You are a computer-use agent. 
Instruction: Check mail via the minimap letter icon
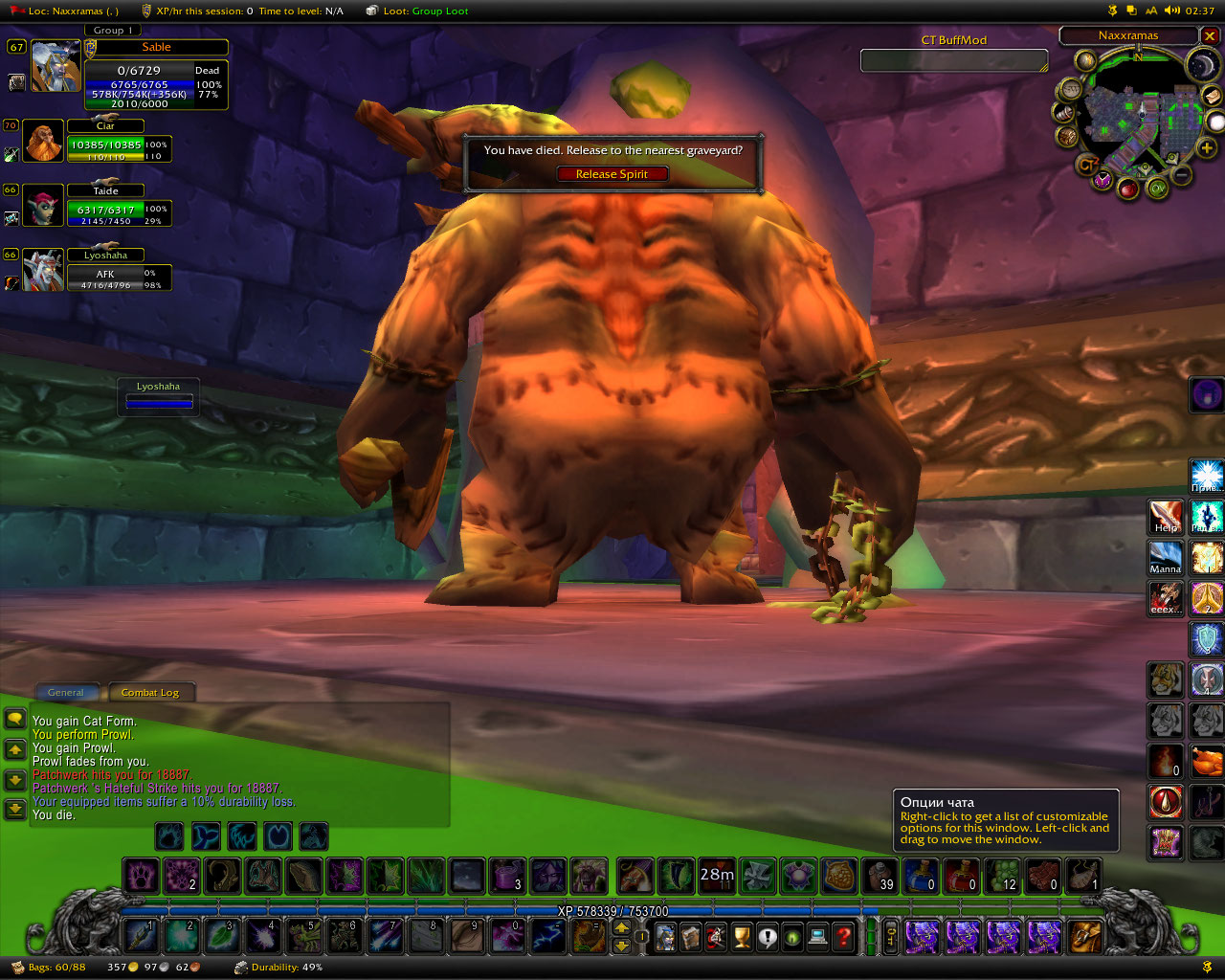1212,97
